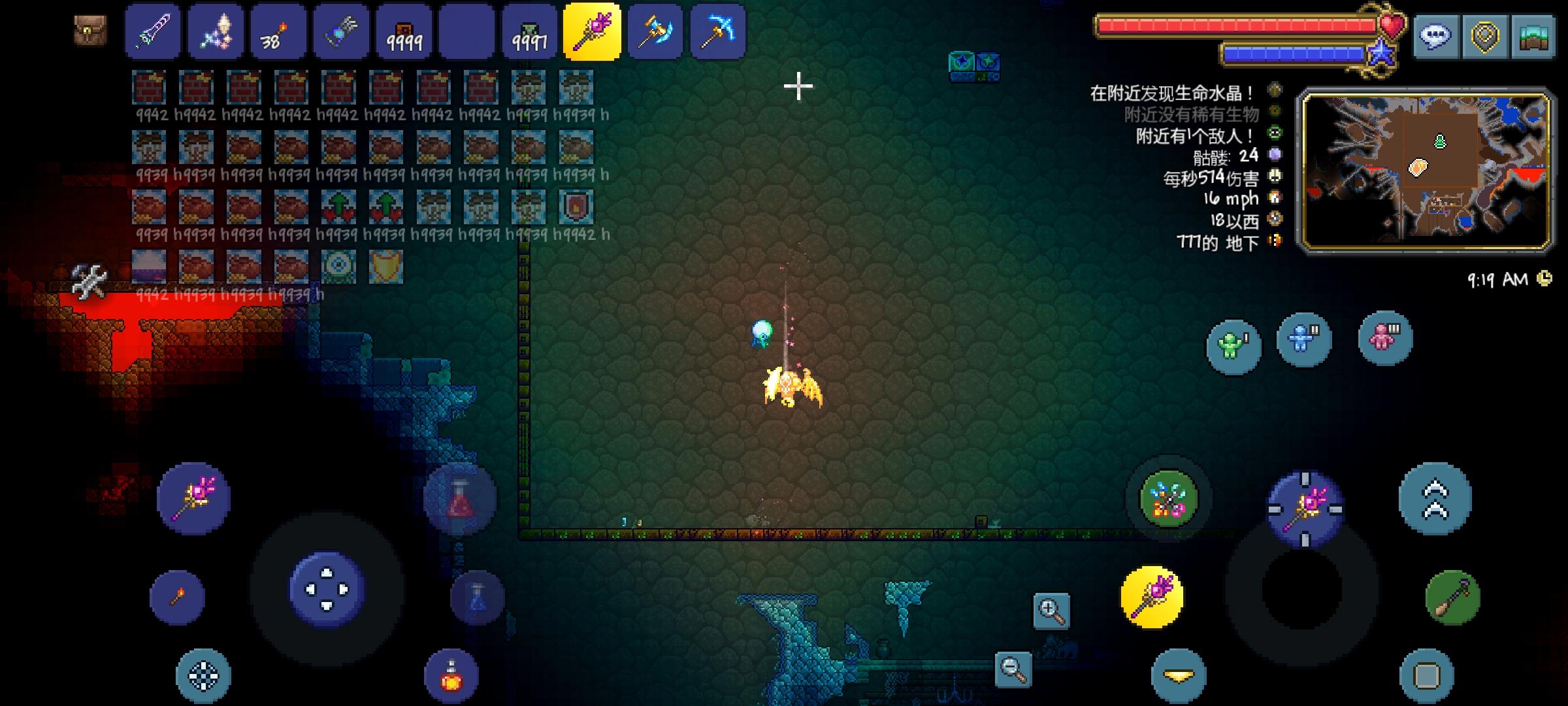The height and width of the screenshot is (706, 1568).
Task: Select the pickaxe in the hotbar
Action: [717, 31]
